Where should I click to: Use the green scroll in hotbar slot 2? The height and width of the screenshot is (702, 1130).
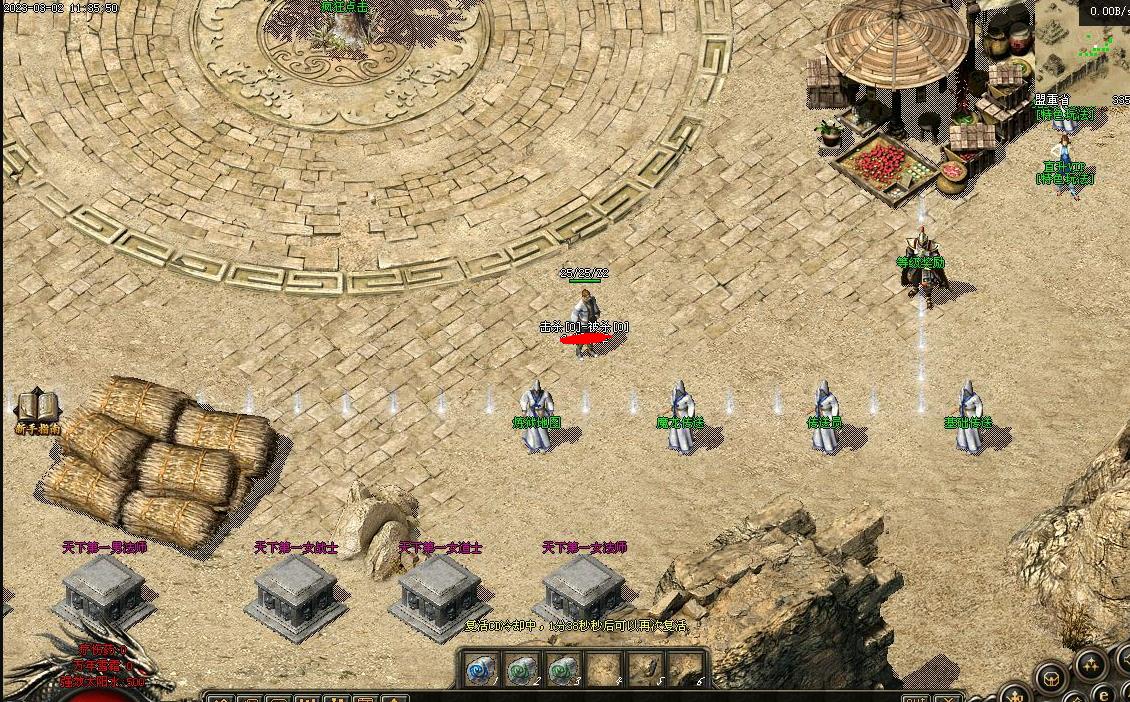tap(522, 667)
